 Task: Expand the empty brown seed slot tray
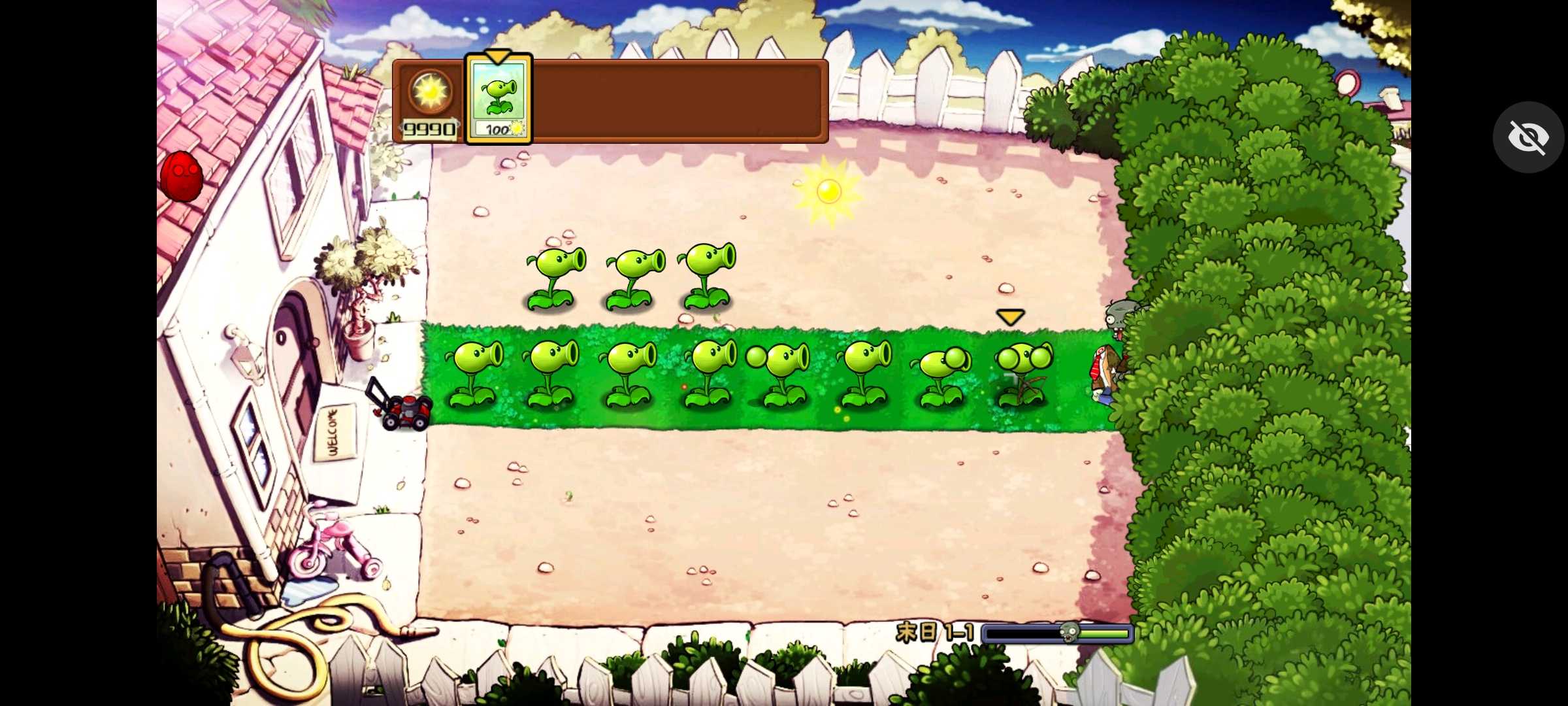(679, 100)
